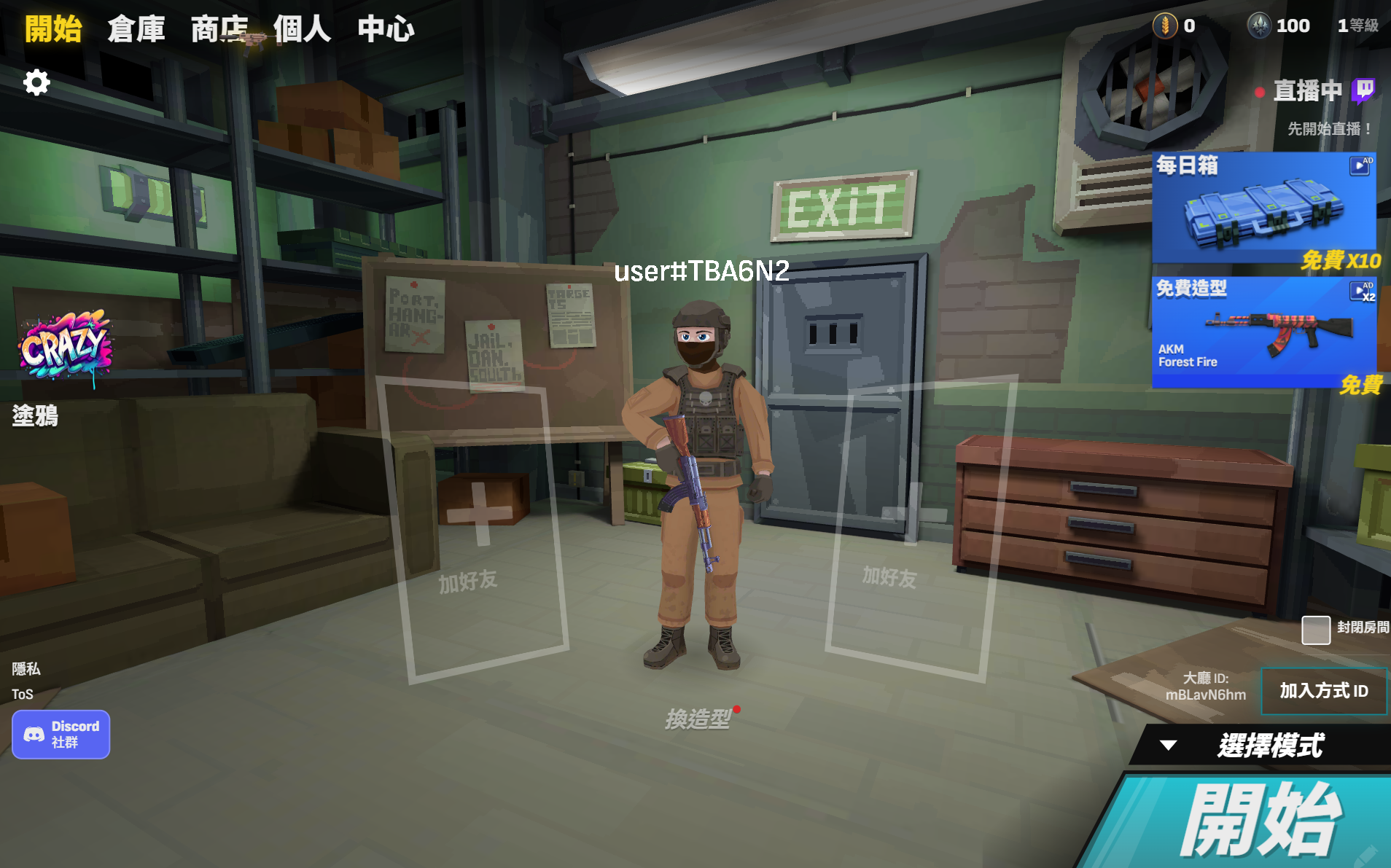Screen dimensions: 1391x868
Task: Click the 加入方式 ID button
Action: point(1323,691)
